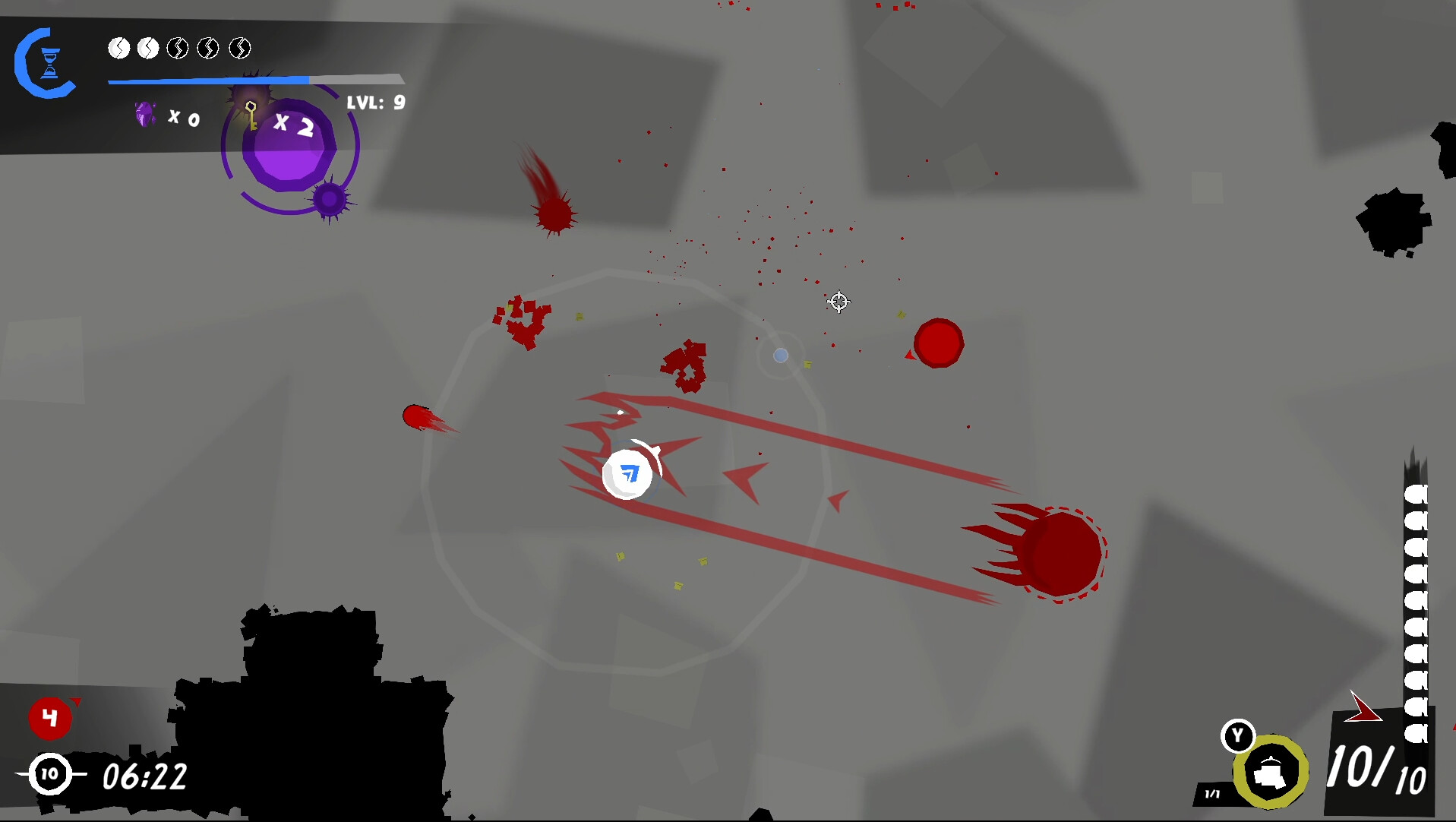Toggle the first filled white energy charge pip
1456x822 pixels.
pos(119,49)
